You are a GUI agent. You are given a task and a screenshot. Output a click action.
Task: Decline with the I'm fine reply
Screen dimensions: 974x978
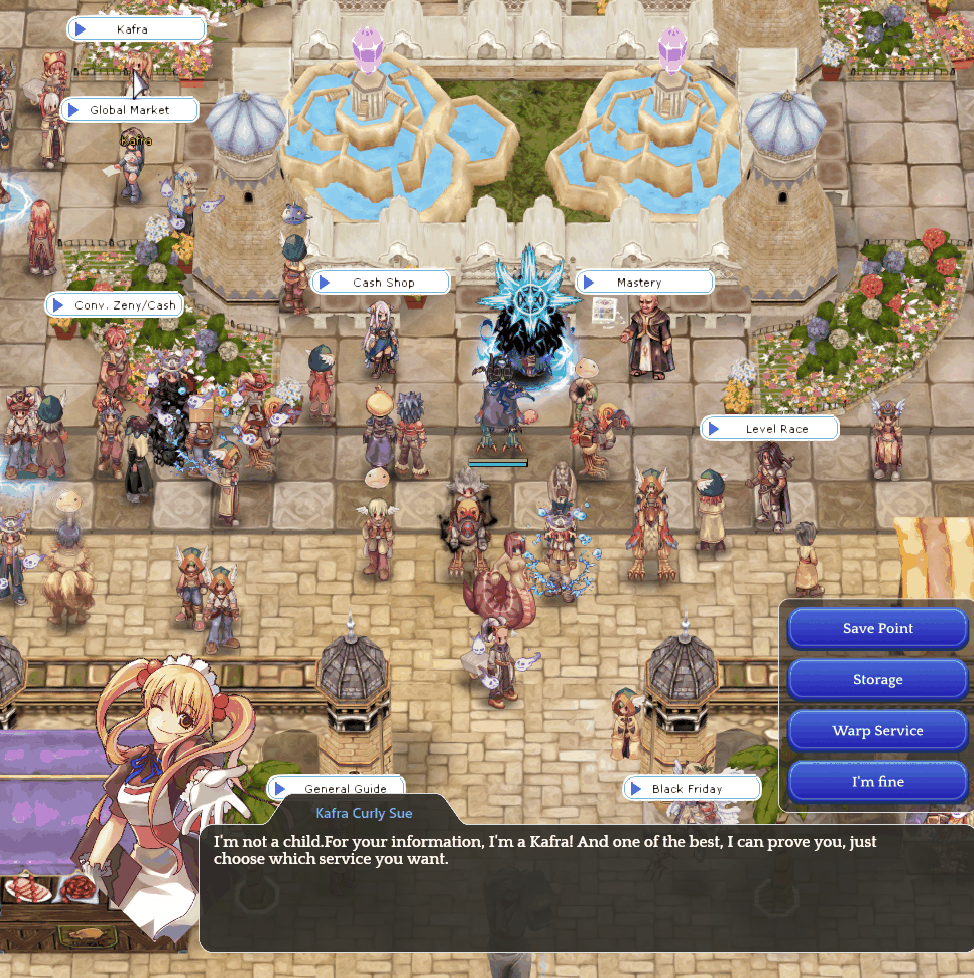[877, 782]
